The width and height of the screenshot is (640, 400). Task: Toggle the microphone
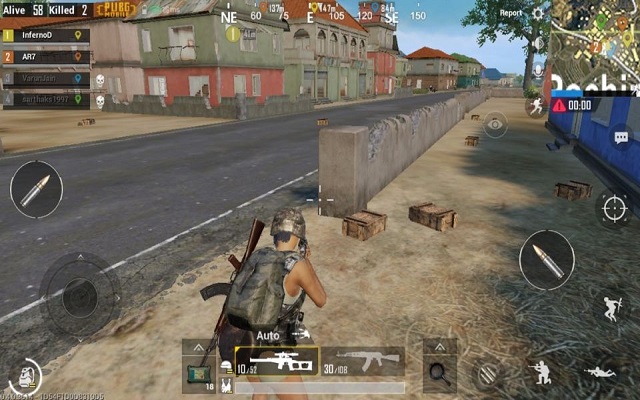coord(538,72)
